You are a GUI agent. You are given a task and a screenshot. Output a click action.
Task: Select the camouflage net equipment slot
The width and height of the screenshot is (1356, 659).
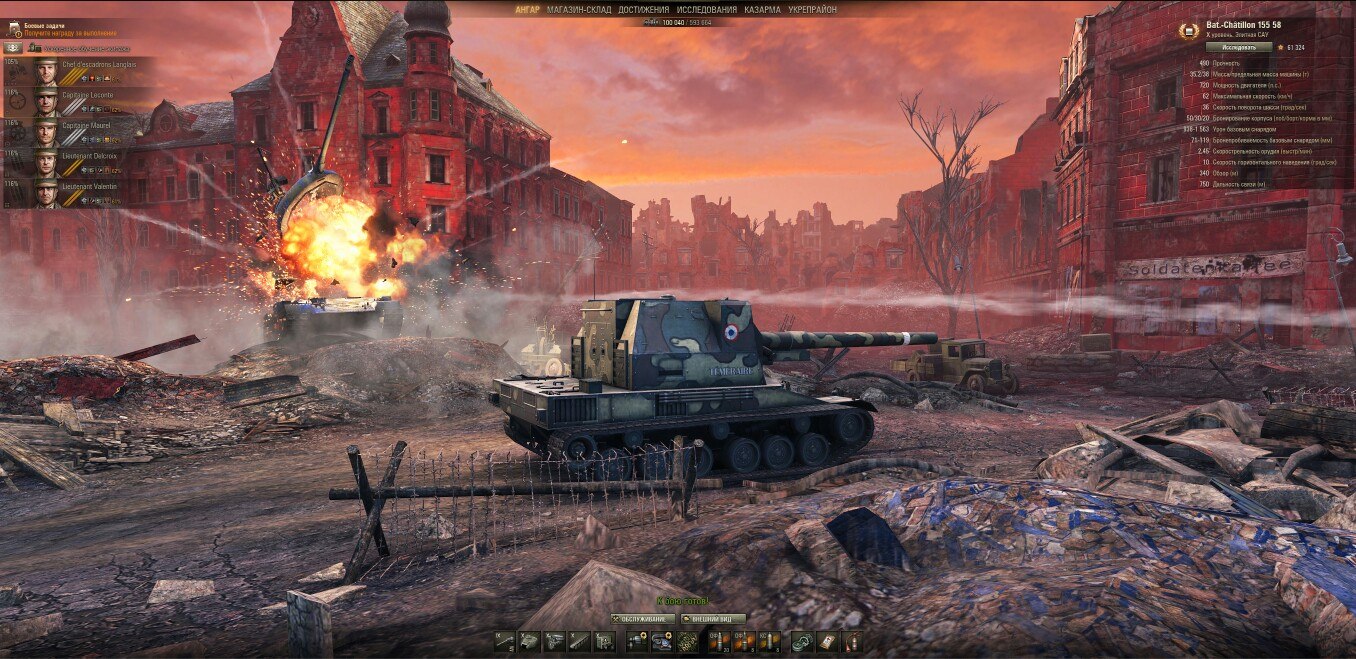point(686,641)
